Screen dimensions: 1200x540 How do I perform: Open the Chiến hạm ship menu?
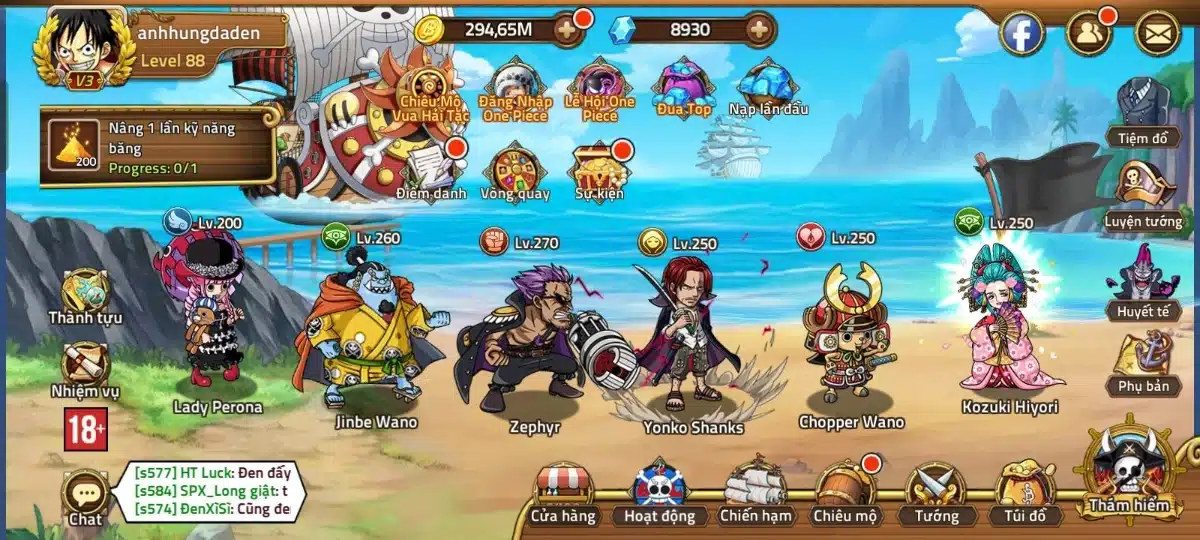click(x=756, y=491)
